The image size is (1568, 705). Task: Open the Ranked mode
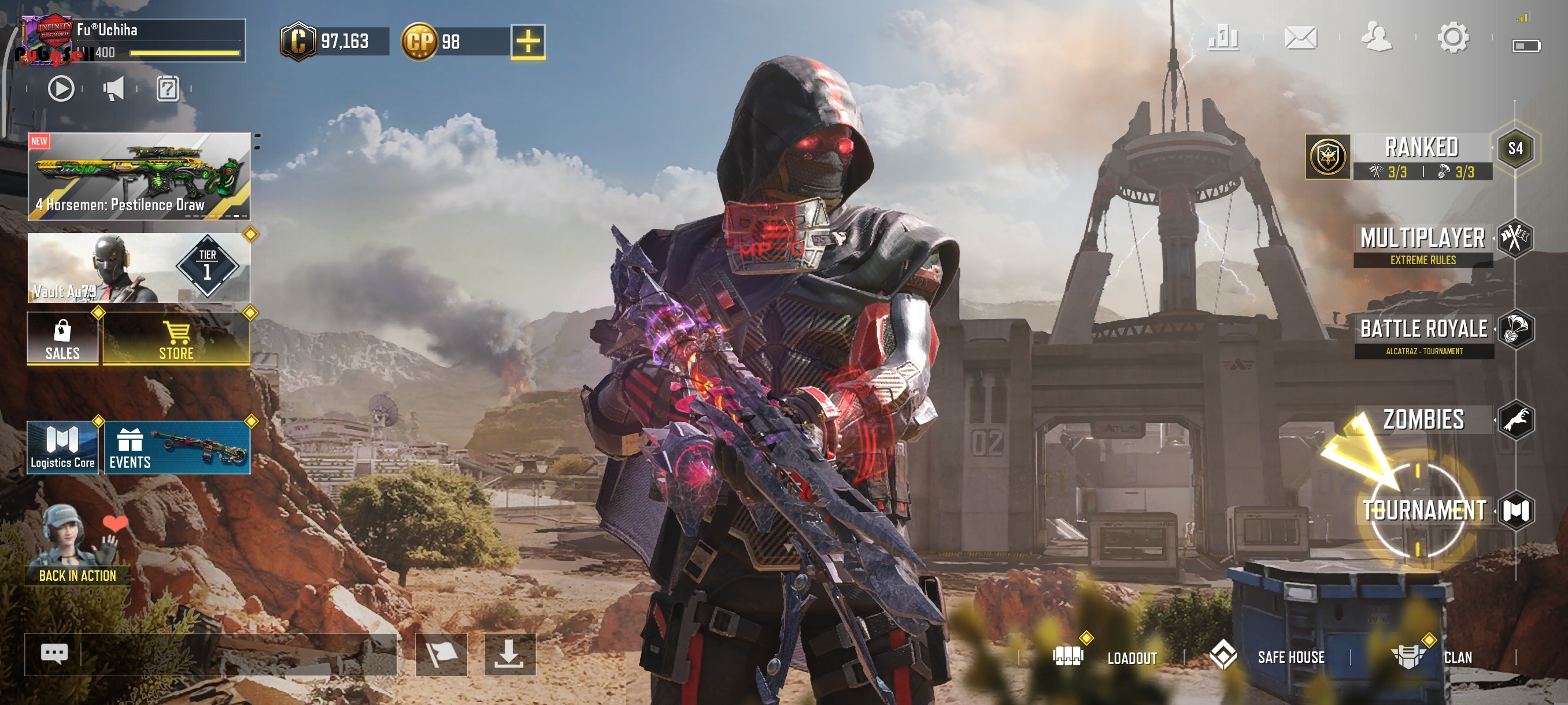tap(1421, 155)
